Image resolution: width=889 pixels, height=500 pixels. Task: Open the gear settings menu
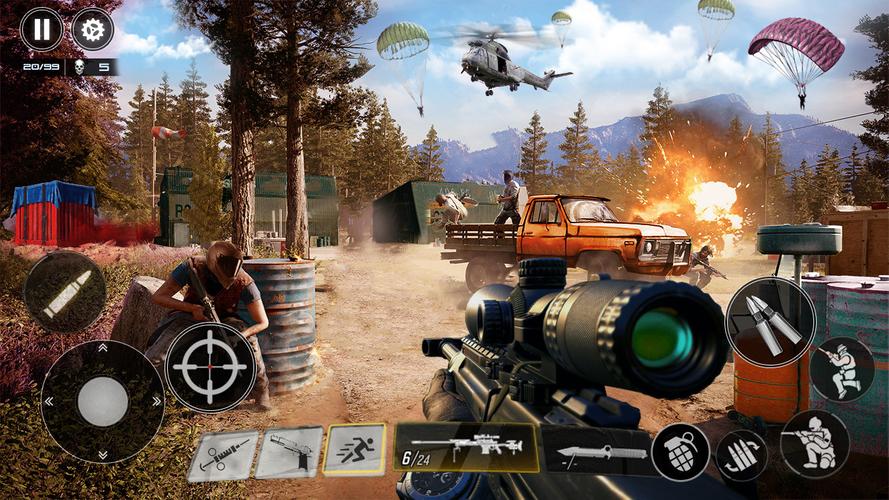tap(92, 28)
